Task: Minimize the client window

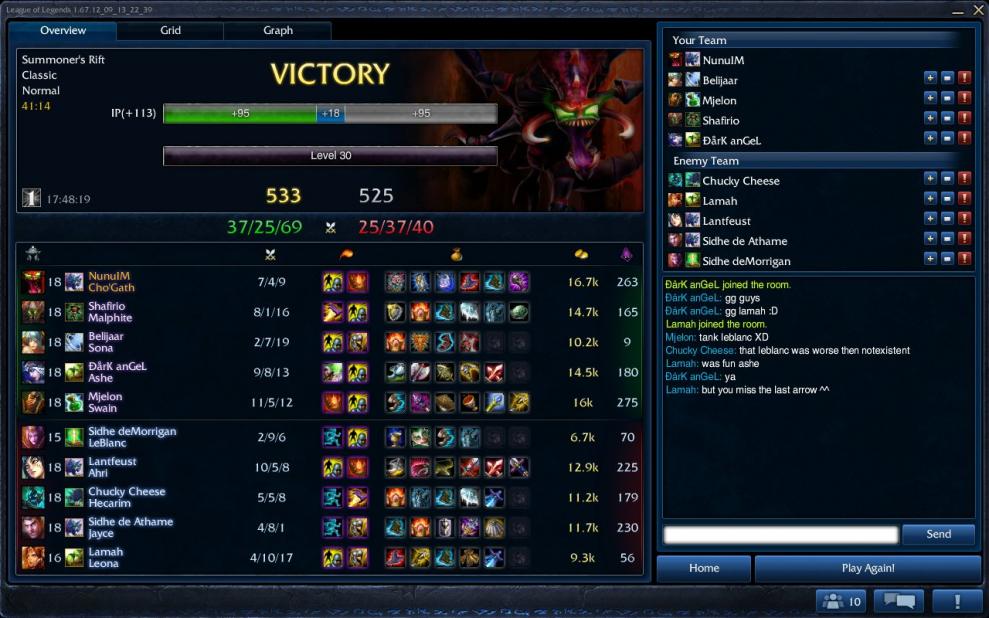Action: coord(956,10)
